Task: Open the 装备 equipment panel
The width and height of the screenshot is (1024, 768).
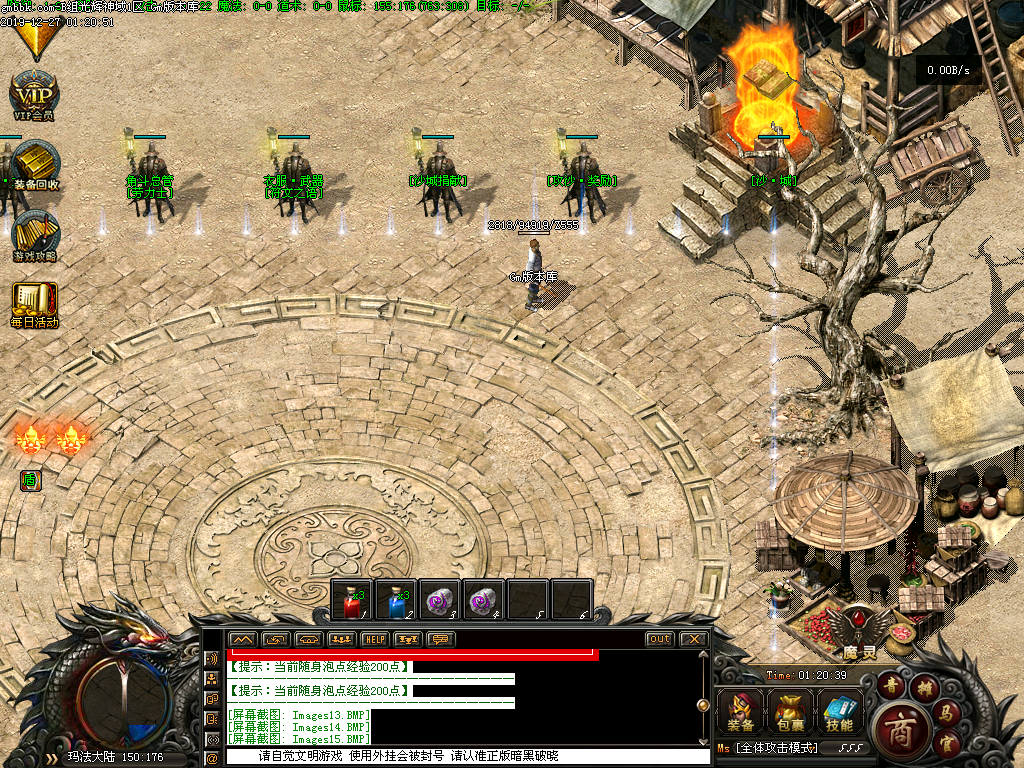Action: tap(741, 712)
